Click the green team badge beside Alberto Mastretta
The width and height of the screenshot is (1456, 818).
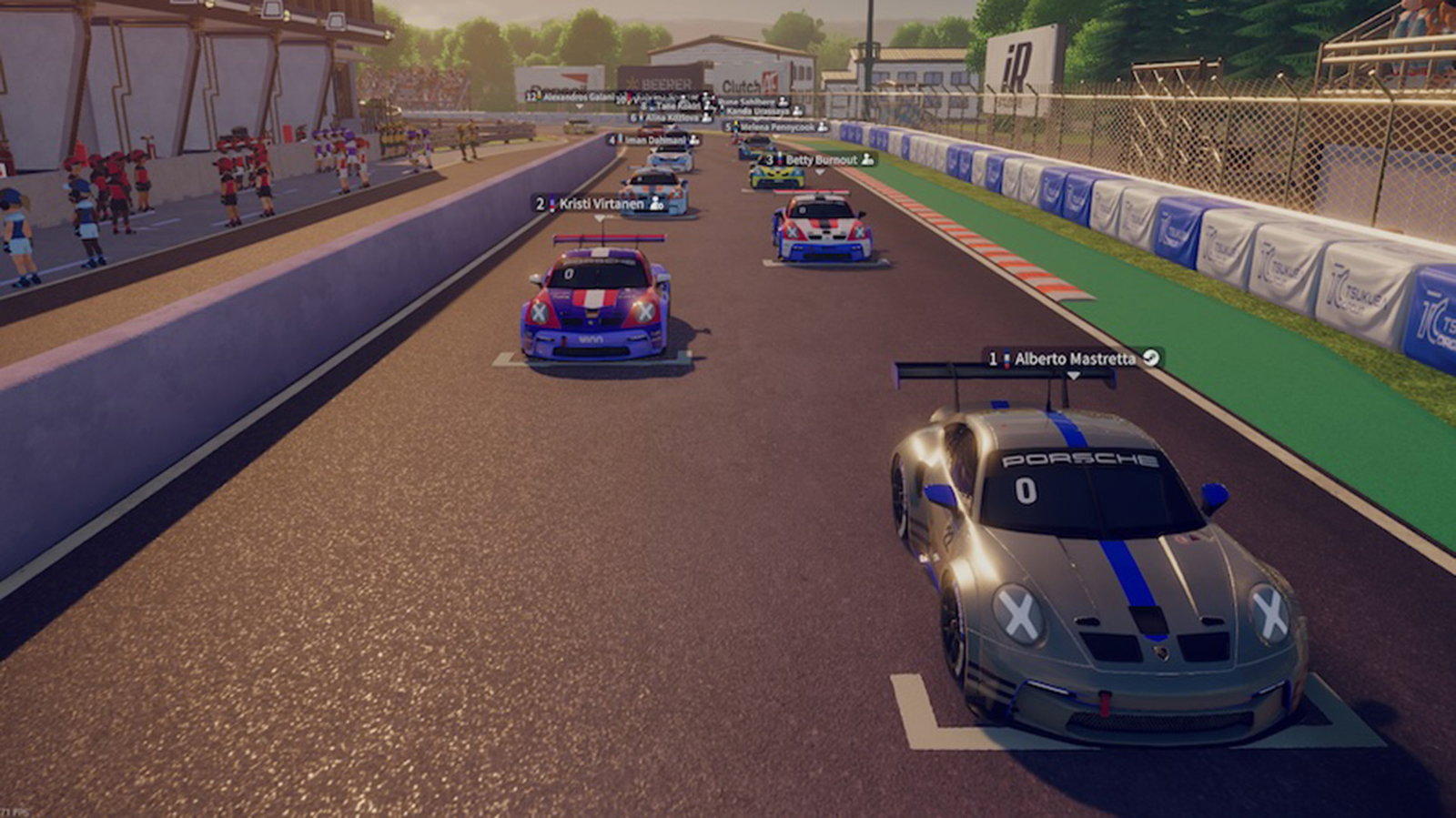pos(1150,359)
